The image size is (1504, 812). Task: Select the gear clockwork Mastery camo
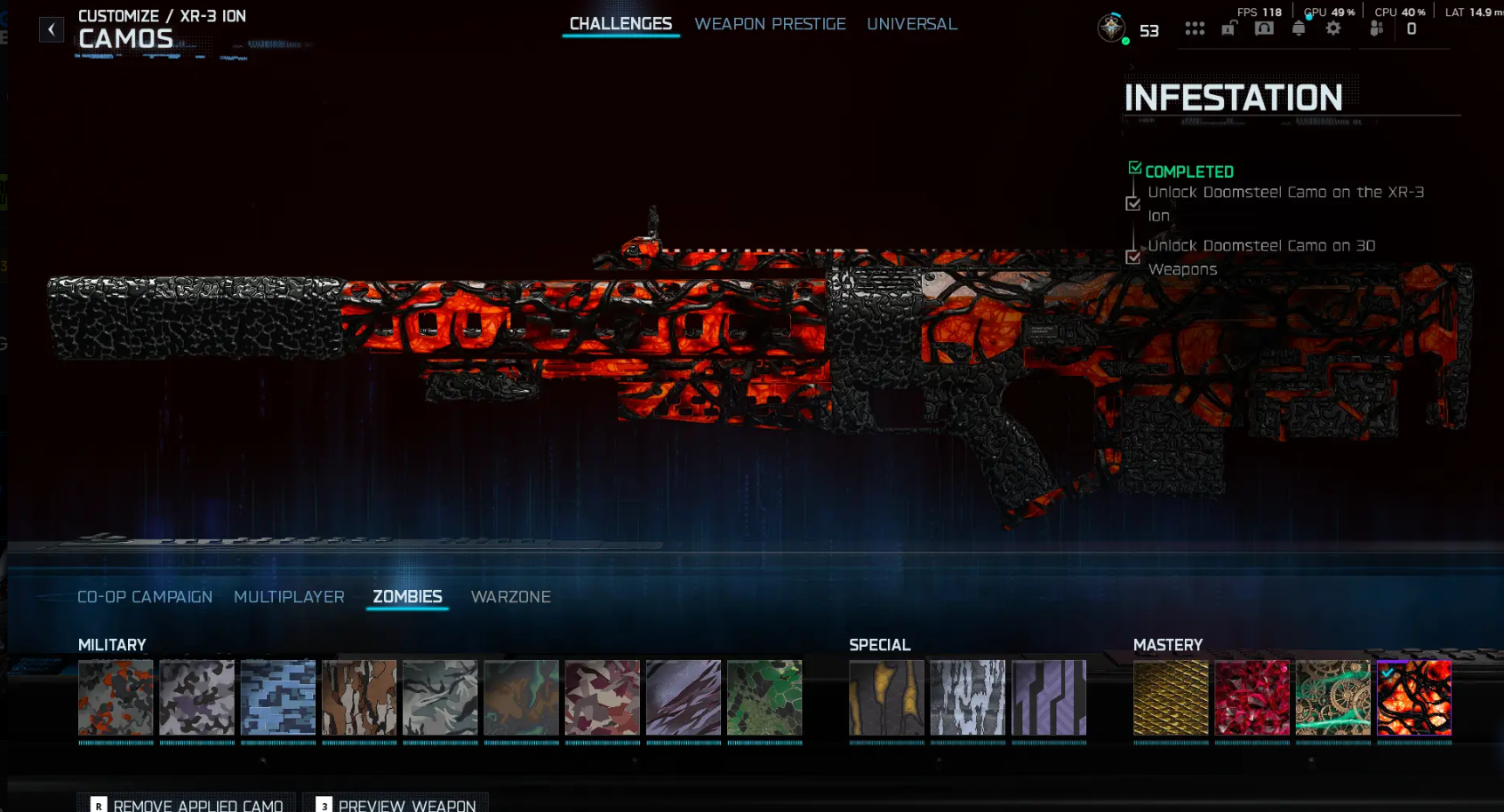point(1333,699)
